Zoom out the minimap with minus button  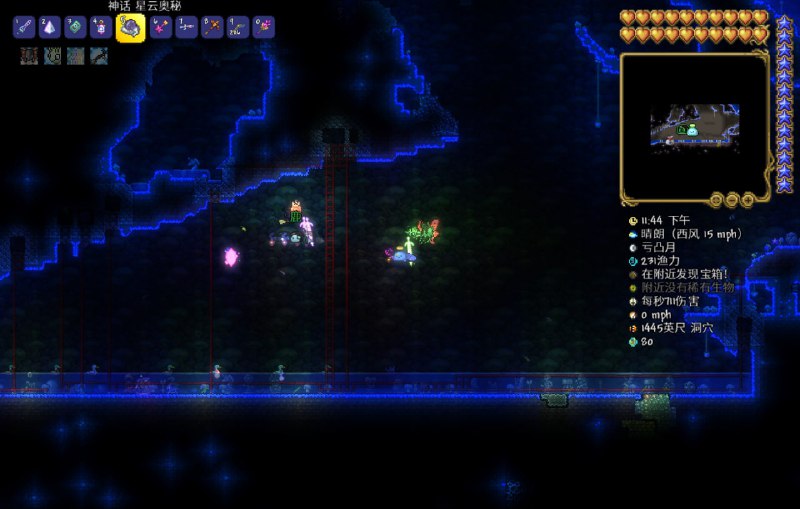(733, 199)
